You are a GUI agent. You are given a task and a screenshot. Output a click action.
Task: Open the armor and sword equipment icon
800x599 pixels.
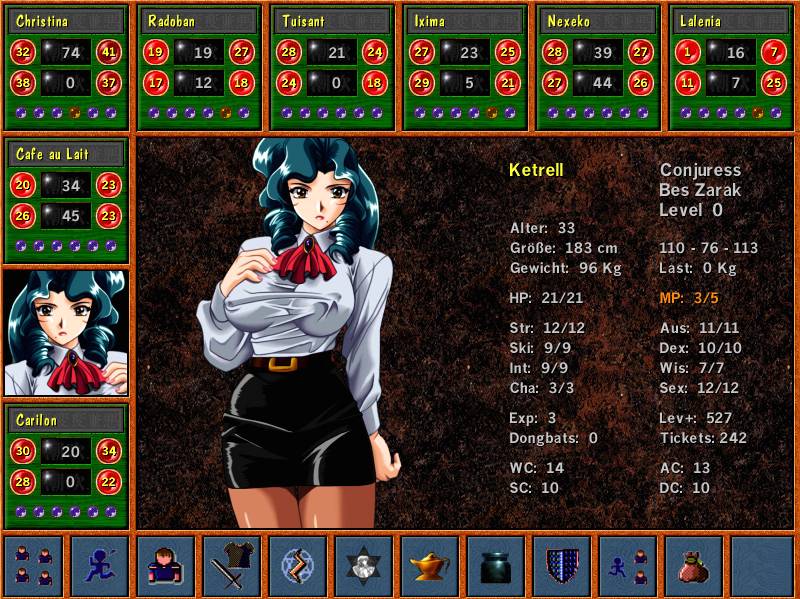coord(232,566)
